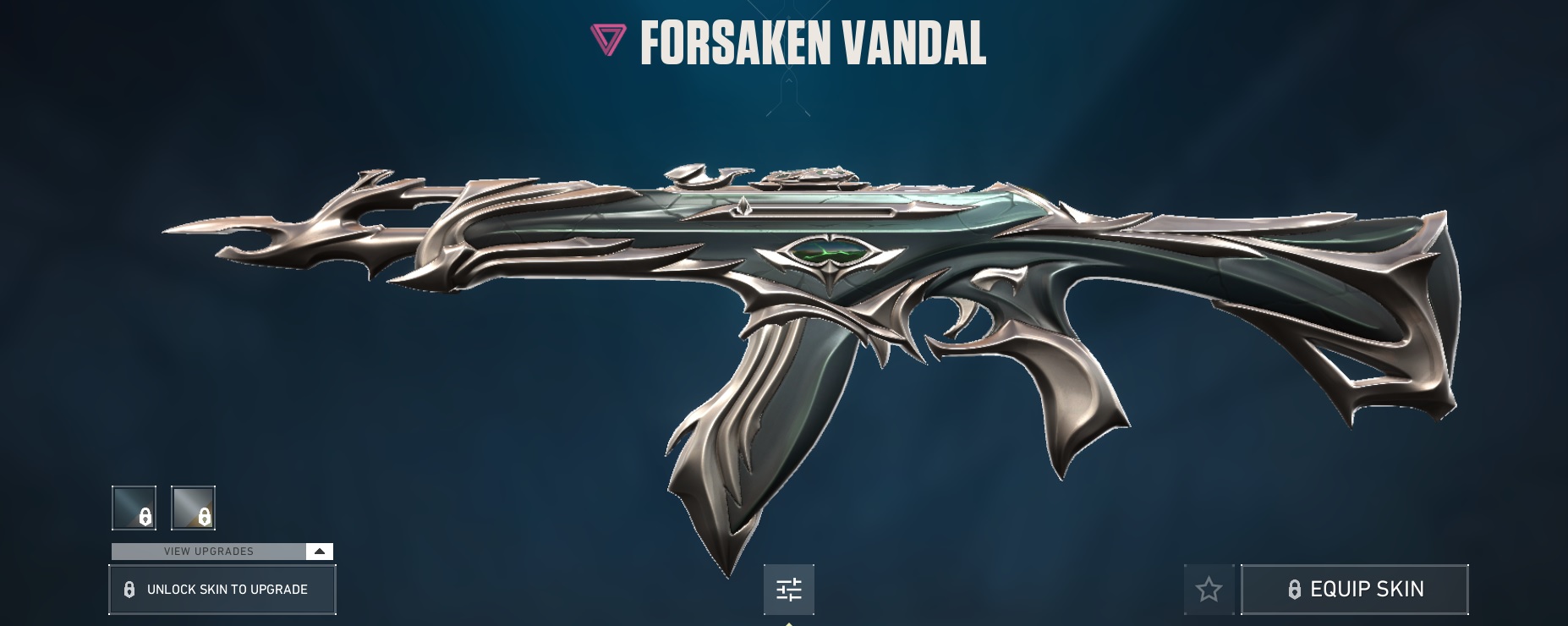Collapse the View Upgrades panel with the arrow

tap(319, 551)
